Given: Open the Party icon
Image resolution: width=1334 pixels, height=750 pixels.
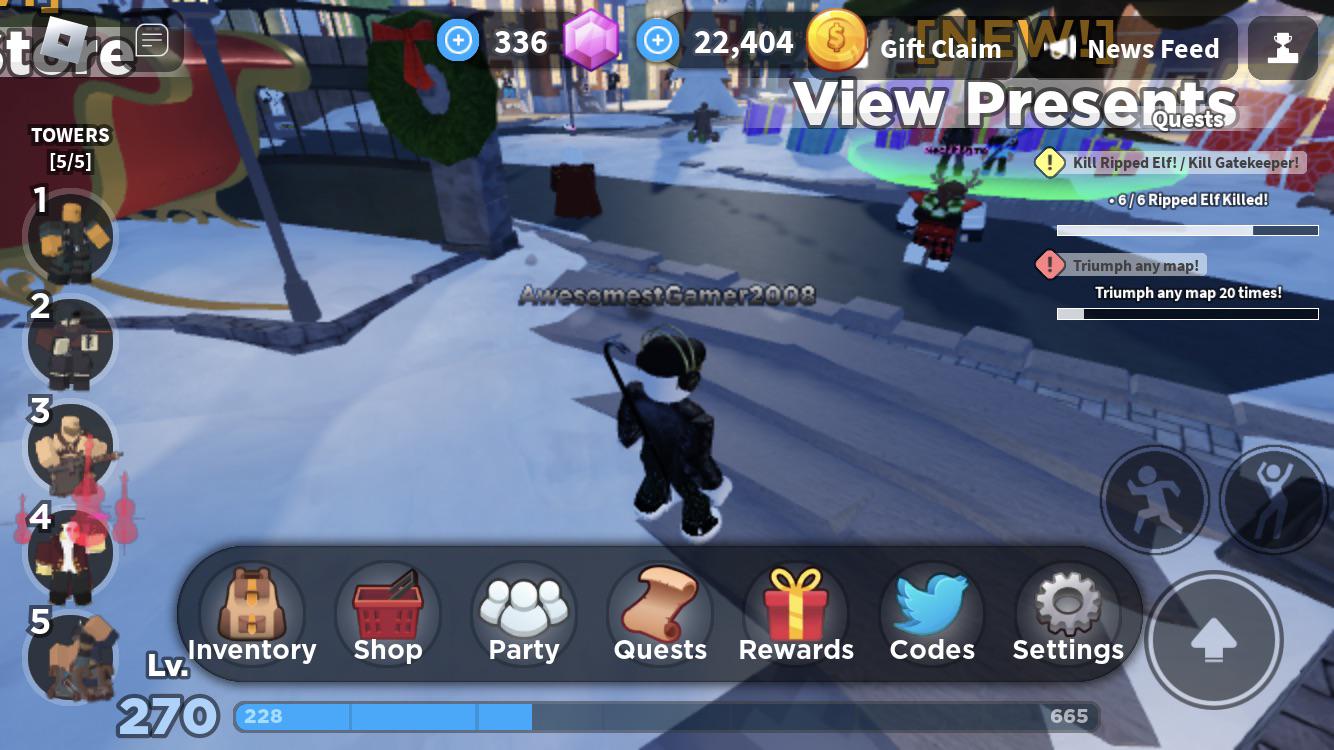Looking at the screenshot, I should pos(523,604).
